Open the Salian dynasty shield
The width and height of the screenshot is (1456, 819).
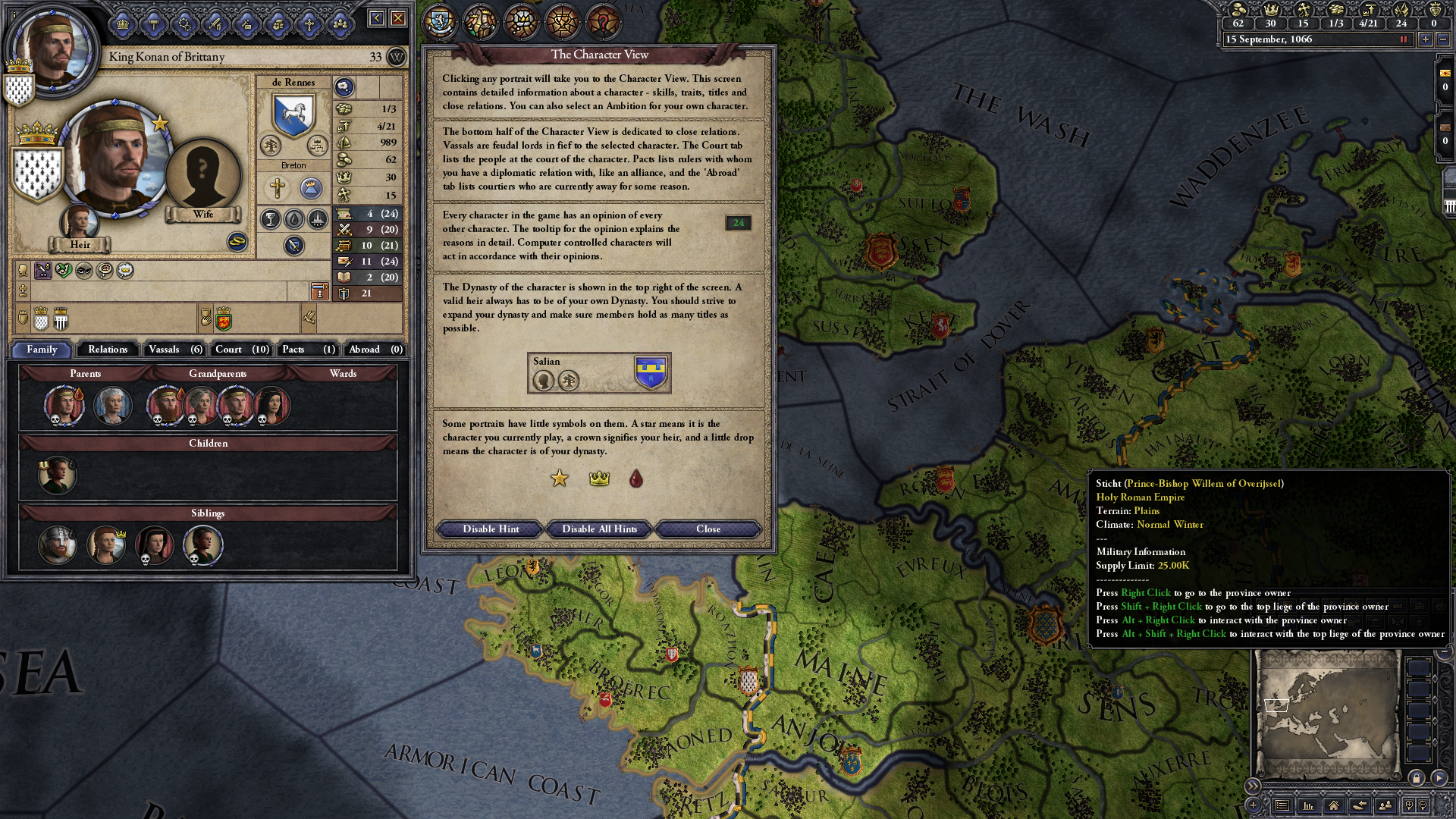(x=651, y=372)
